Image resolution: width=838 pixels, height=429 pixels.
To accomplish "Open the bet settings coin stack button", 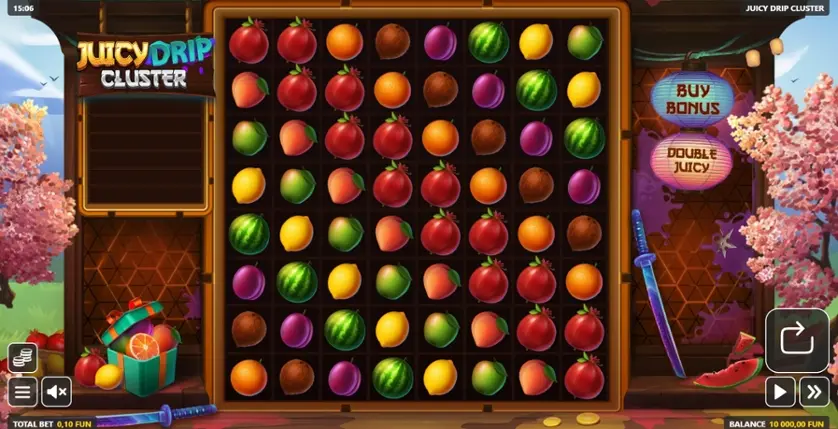I will [23, 357].
